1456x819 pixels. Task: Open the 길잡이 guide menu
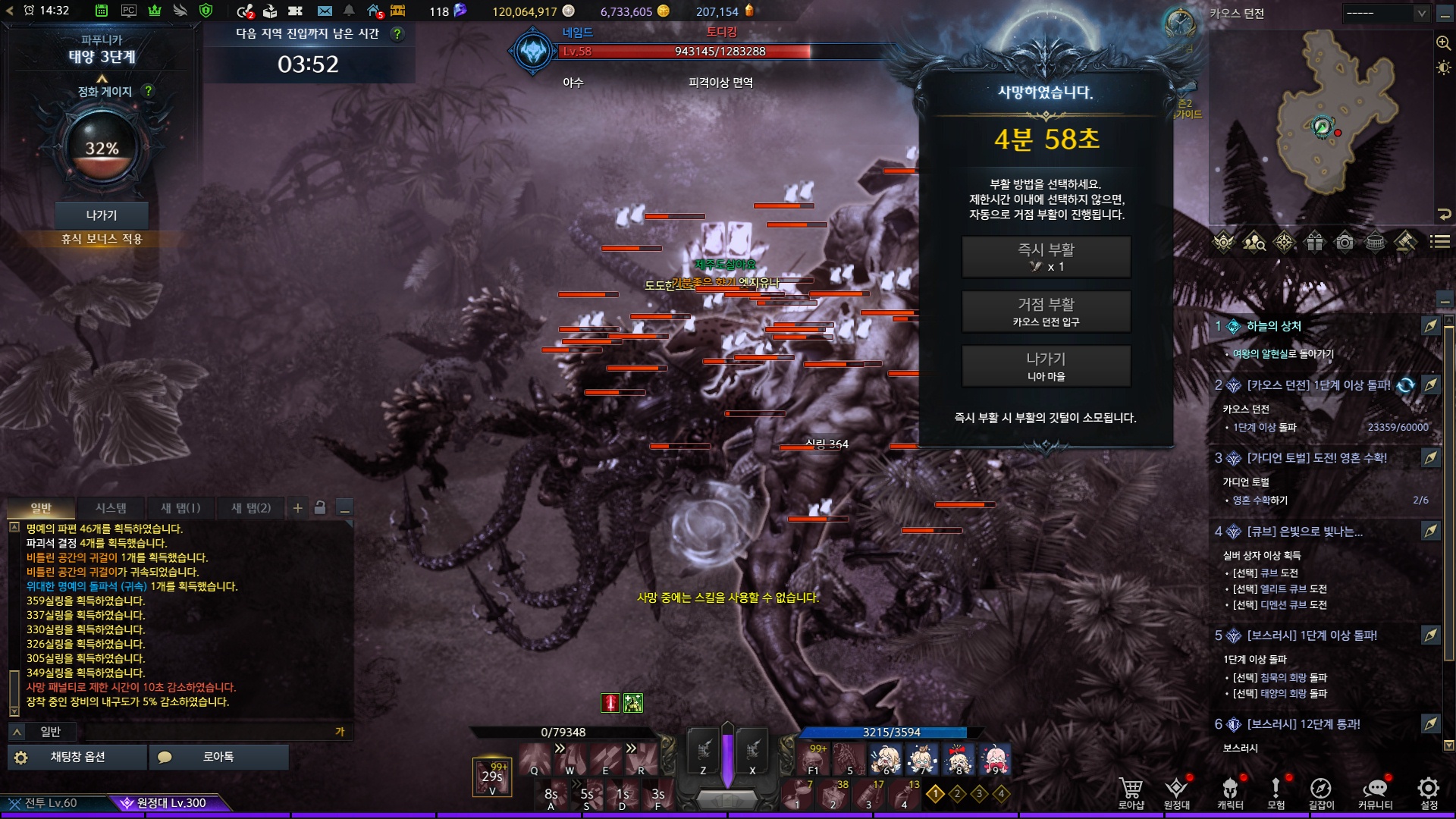click(x=1321, y=792)
